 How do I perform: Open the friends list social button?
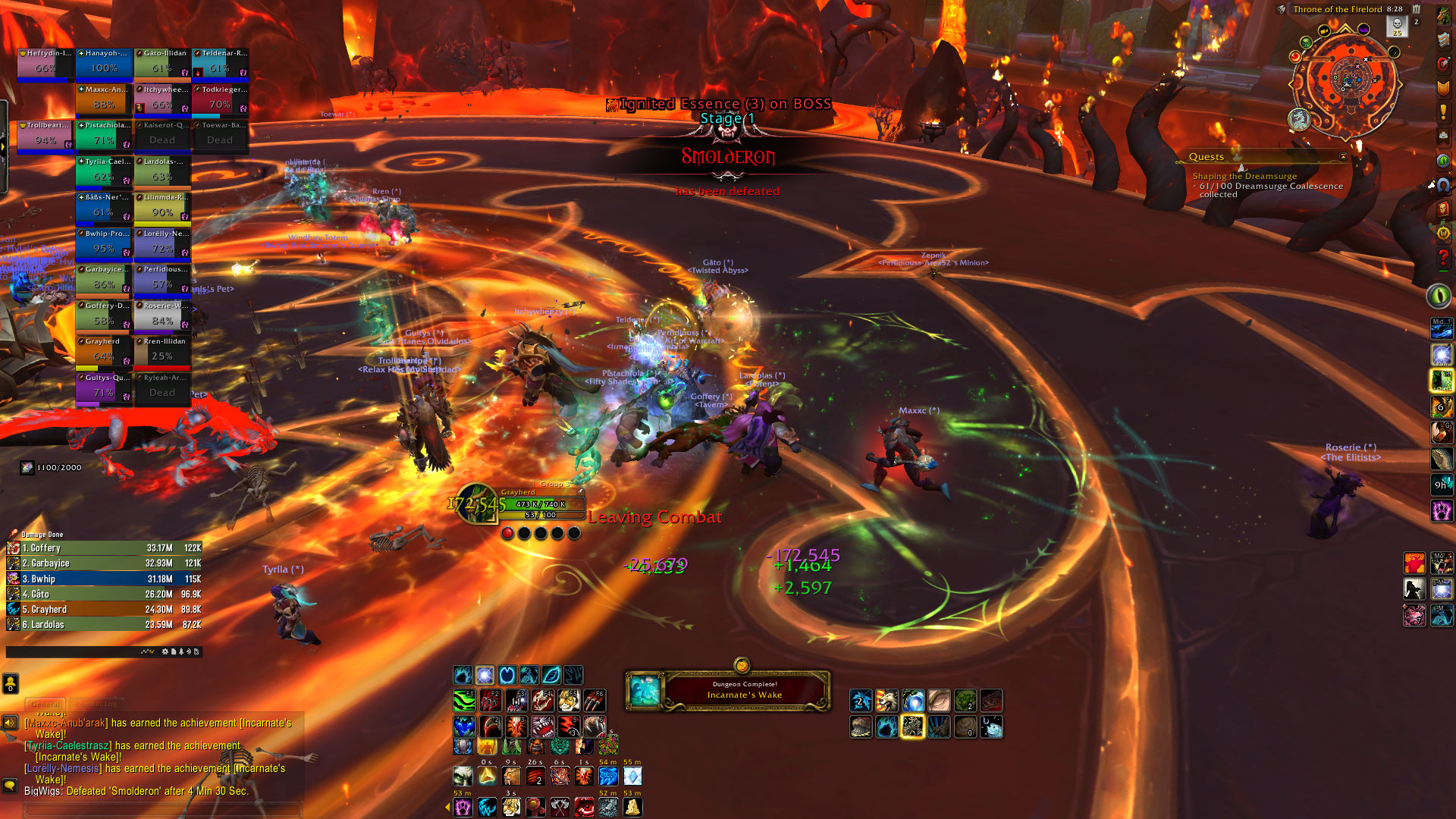(x=10, y=683)
